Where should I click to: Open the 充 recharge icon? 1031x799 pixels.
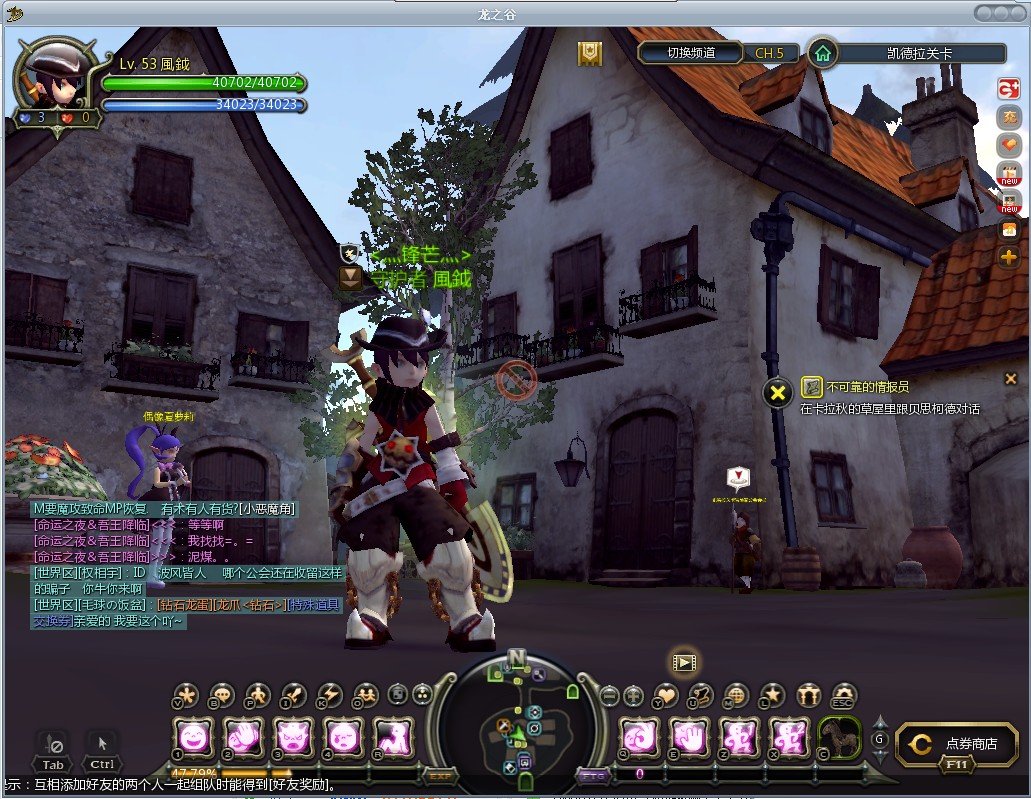point(1008,117)
